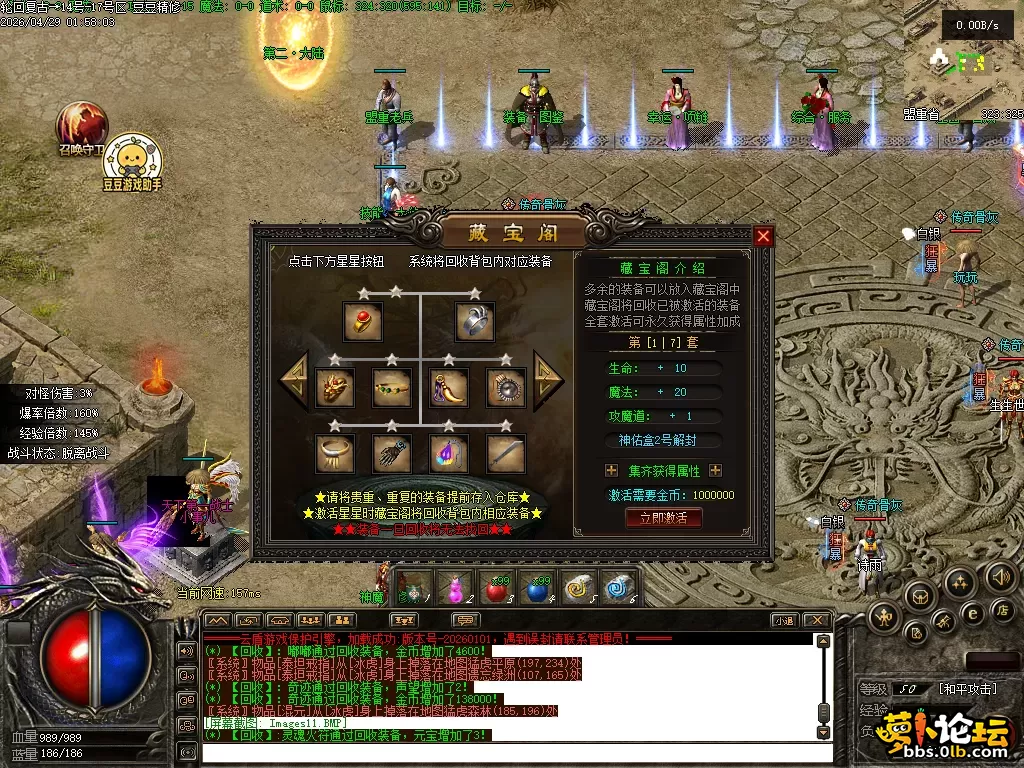
Task: Select the green-gem bracelet slot
Action: pos(392,387)
